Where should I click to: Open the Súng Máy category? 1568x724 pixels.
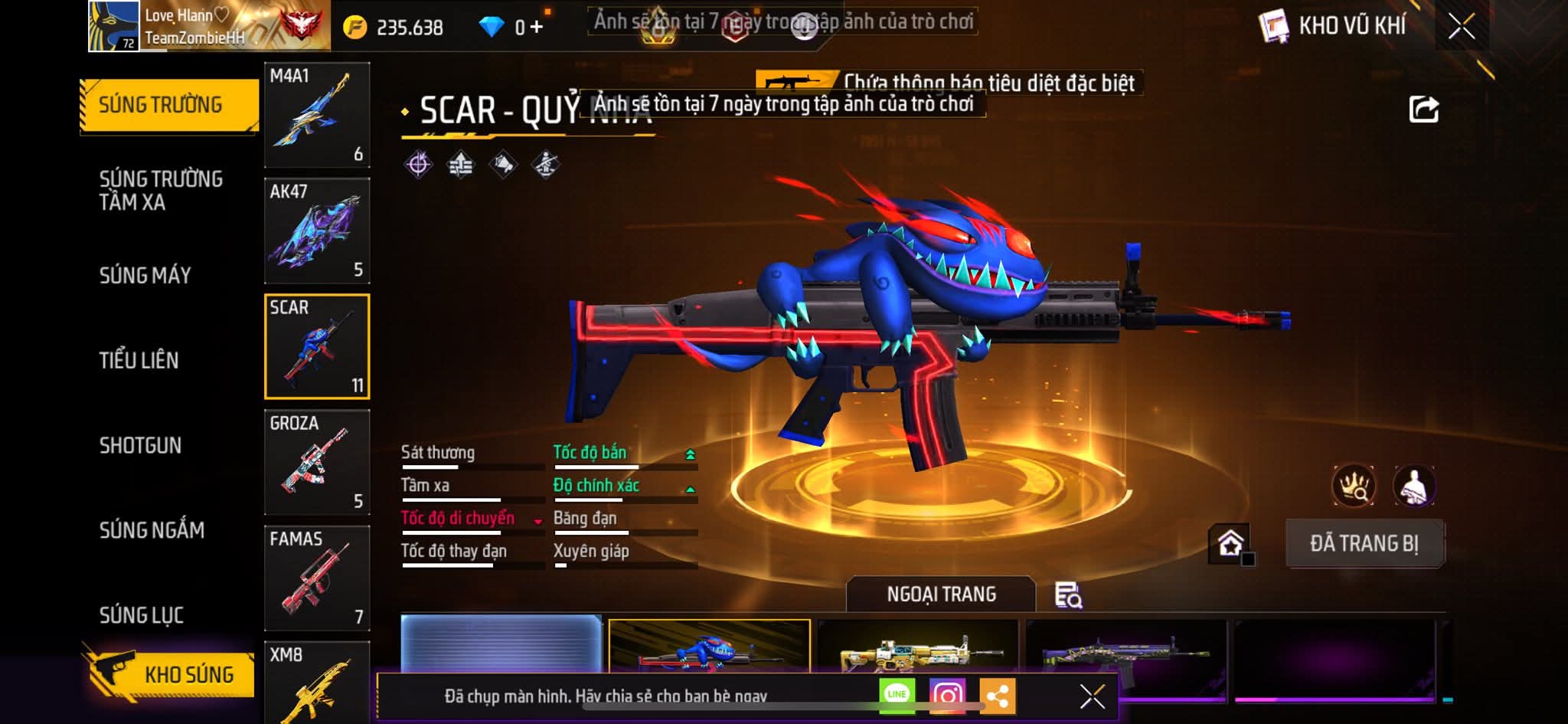point(145,275)
